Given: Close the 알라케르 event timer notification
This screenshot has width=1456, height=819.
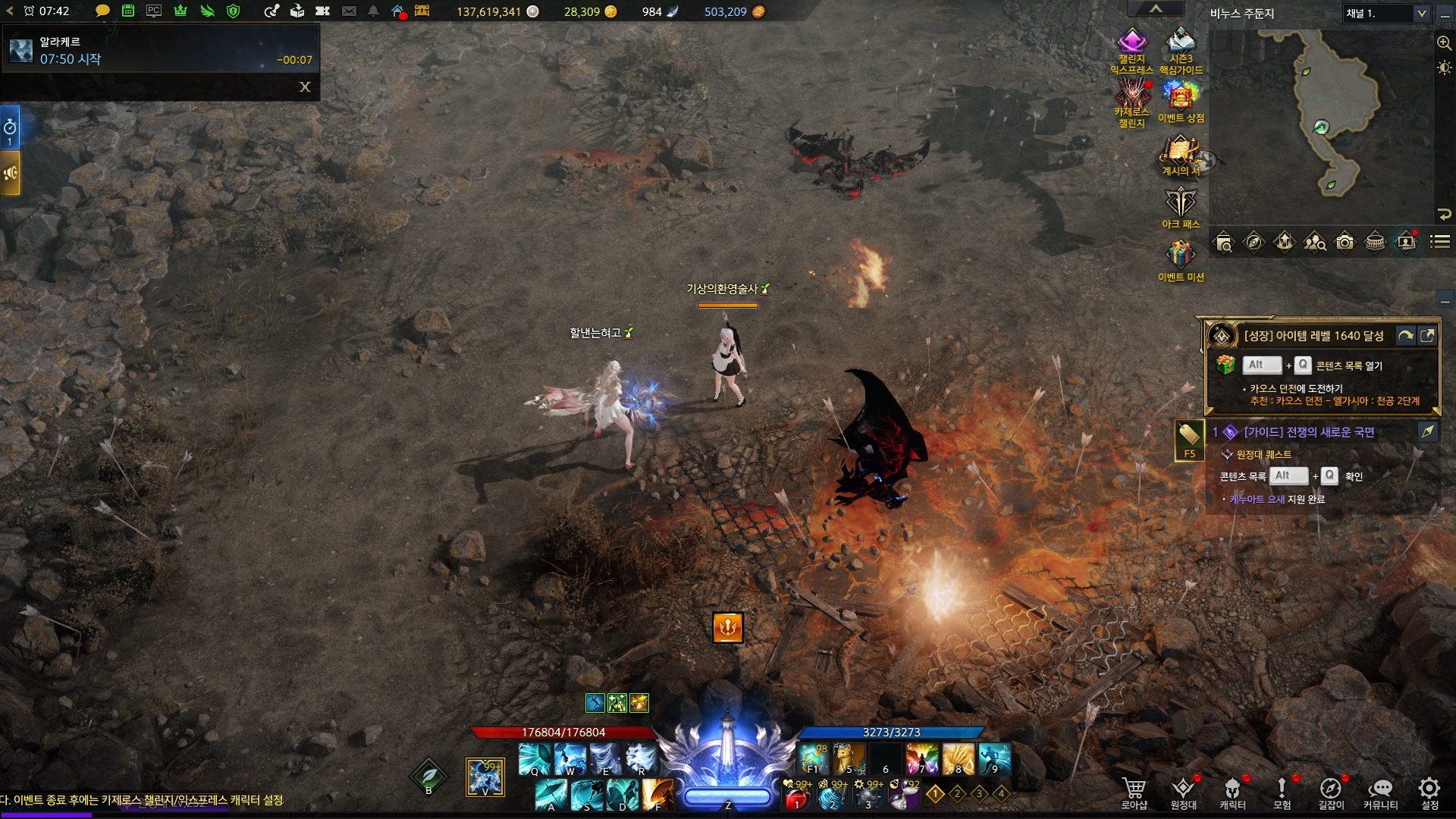Looking at the screenshot, I should click(x=305, y=87).
